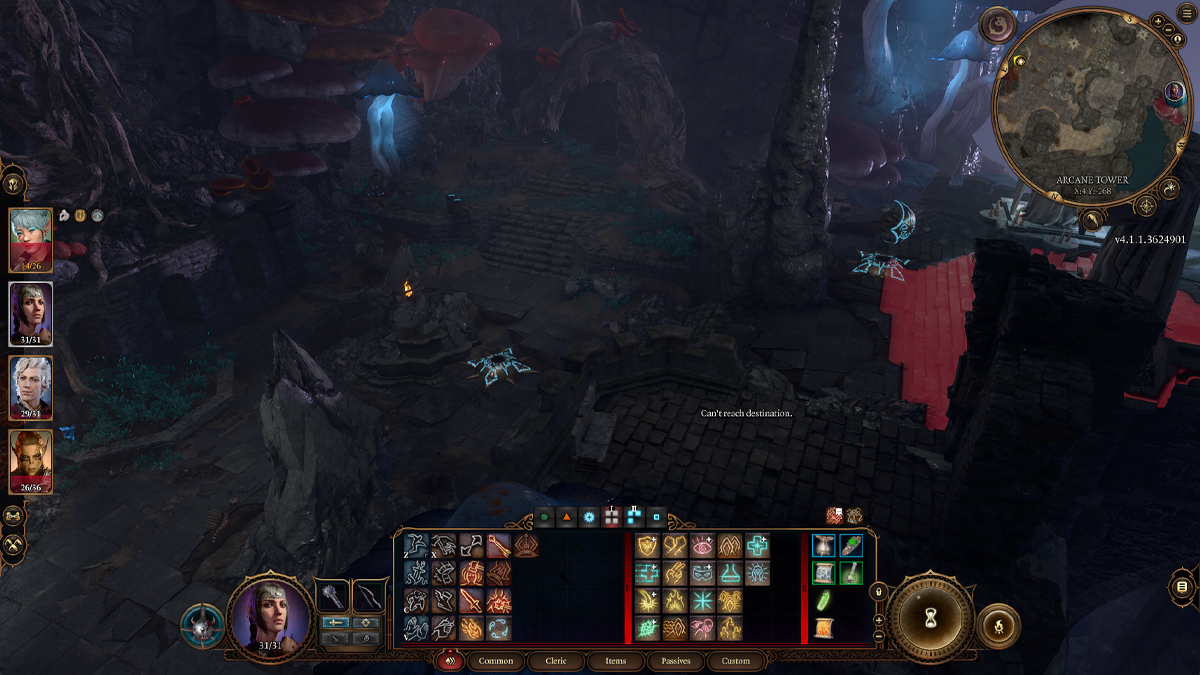
Task: Toggle the hotbar lock icon
Action: (879, 590)
